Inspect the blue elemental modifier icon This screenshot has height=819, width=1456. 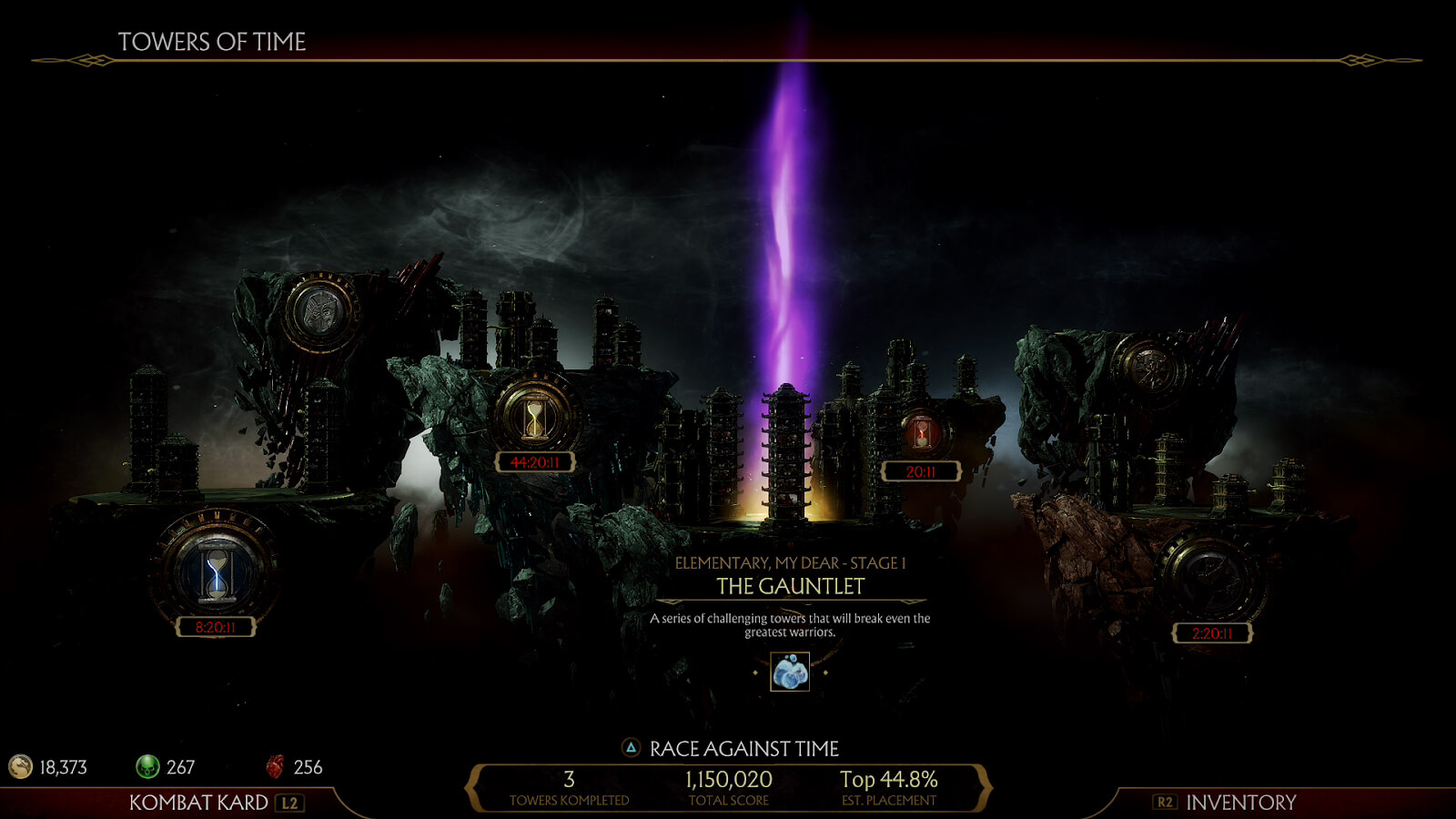790,672
